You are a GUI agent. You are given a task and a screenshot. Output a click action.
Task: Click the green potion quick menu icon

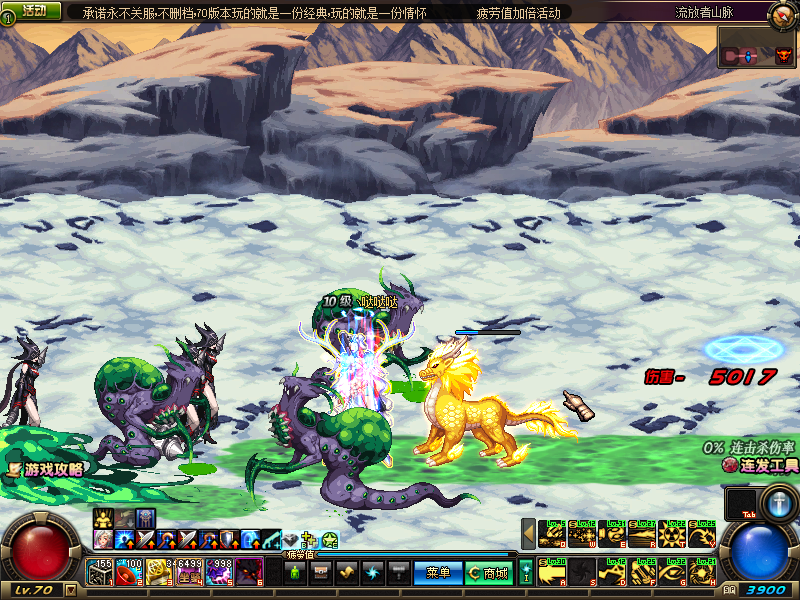(295, 572)
